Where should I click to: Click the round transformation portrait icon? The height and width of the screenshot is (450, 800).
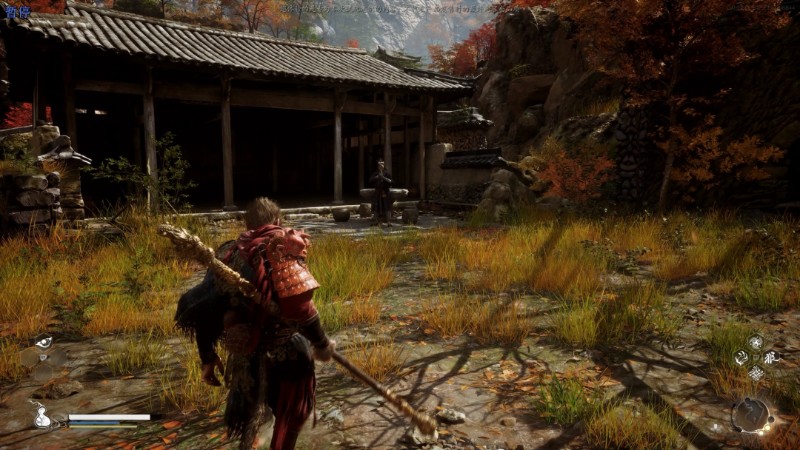(750, 414)
